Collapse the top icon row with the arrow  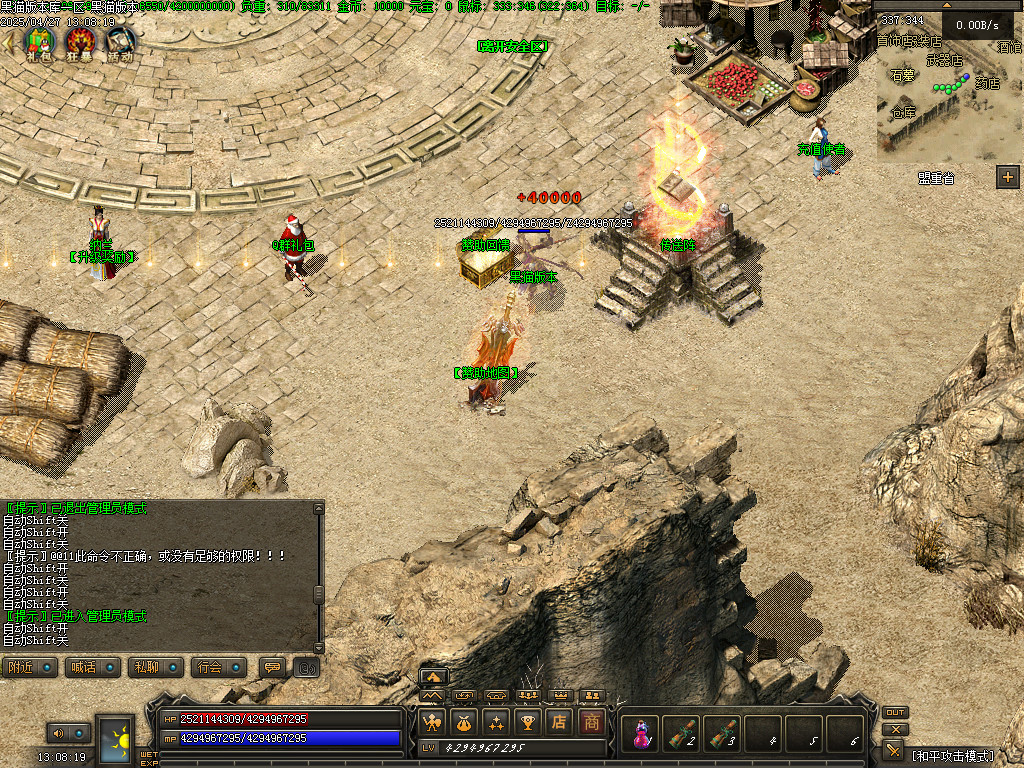[9, 42]
